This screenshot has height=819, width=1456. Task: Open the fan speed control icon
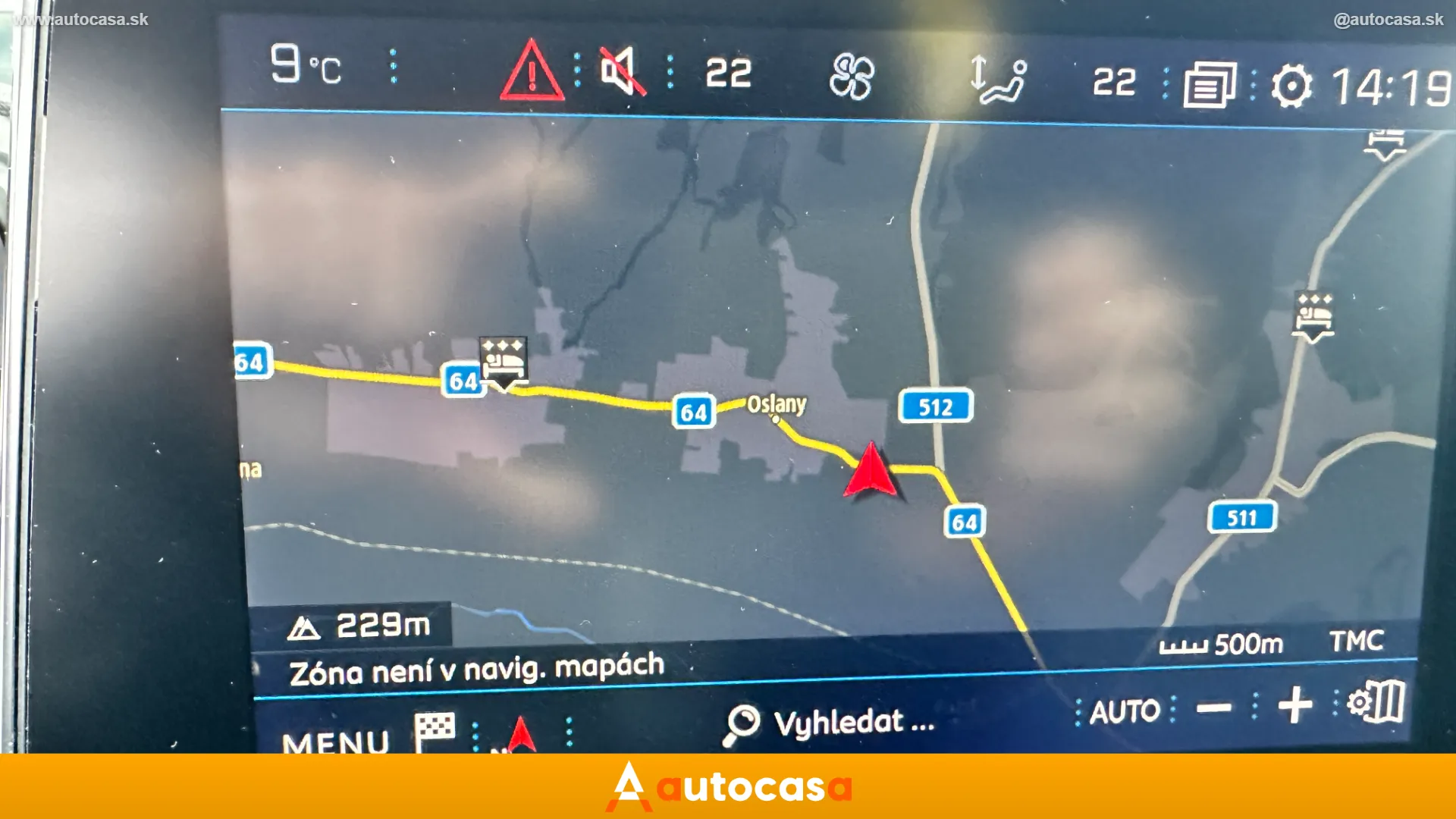[x=852, y=76]
